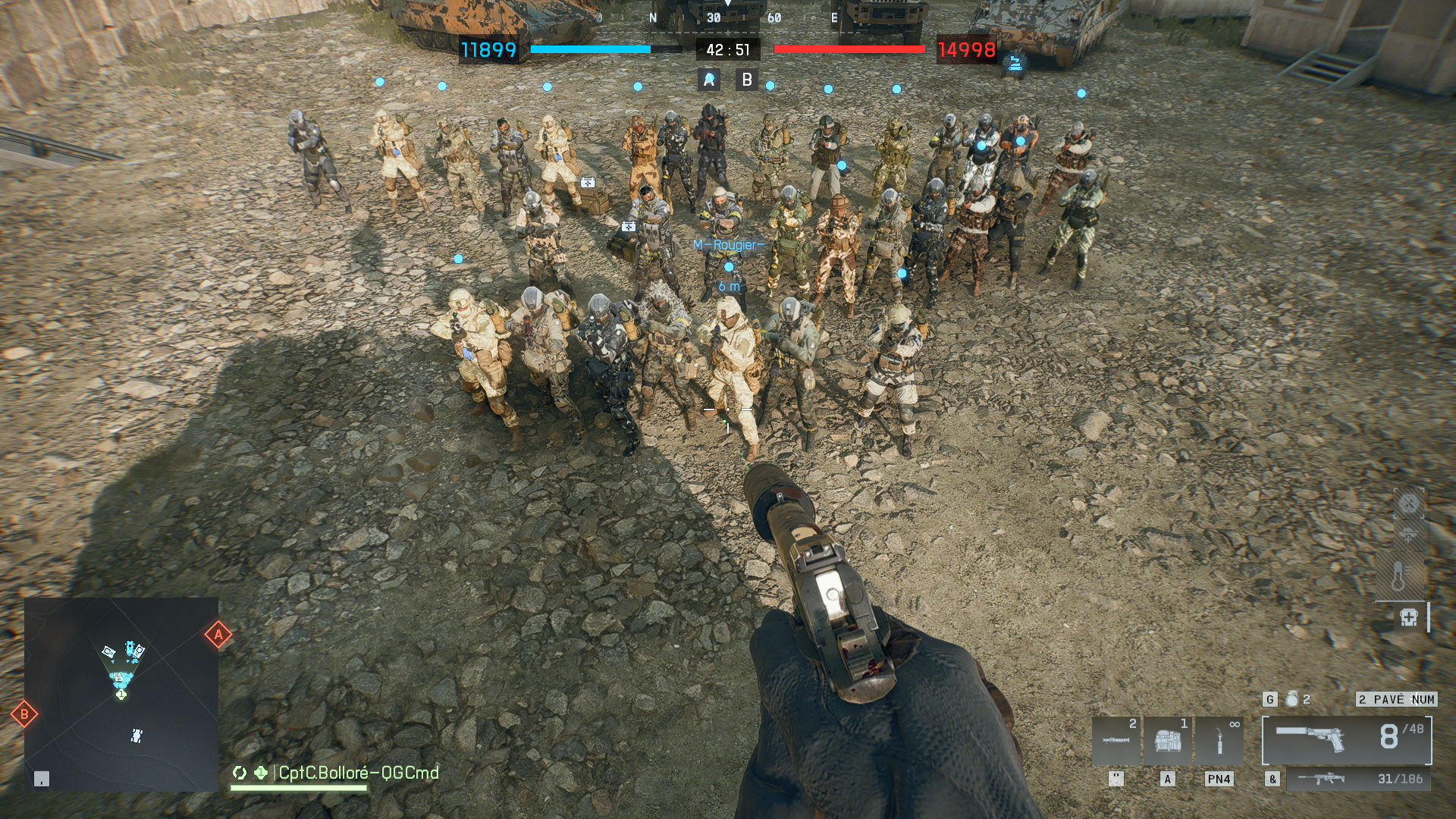1456x819 pixels.
Task: Select squad member CptC.Bolloré-QGCmd
Action: coord(358,773)
